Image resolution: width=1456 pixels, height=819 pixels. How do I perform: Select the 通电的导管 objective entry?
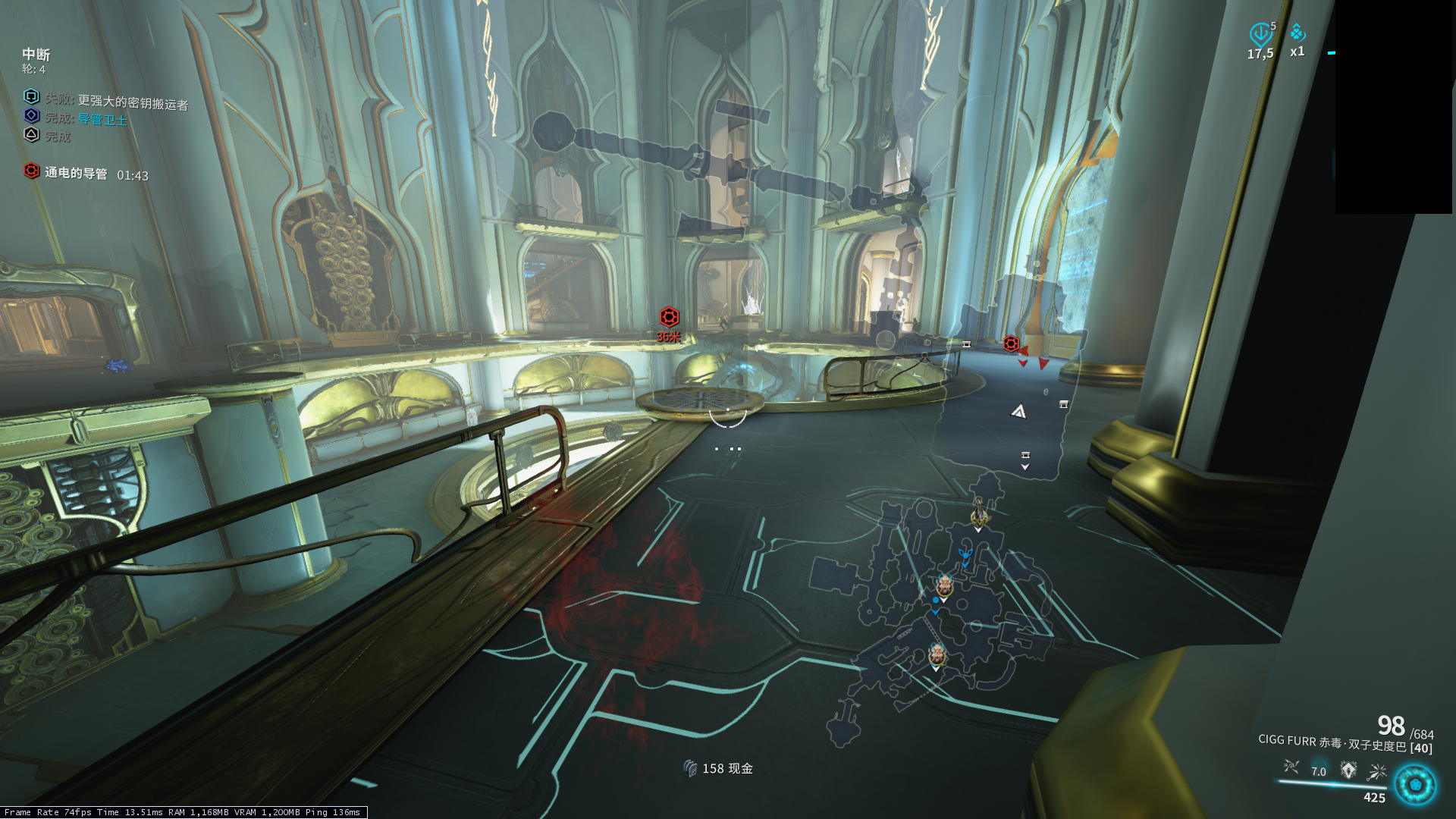[76, 173]
